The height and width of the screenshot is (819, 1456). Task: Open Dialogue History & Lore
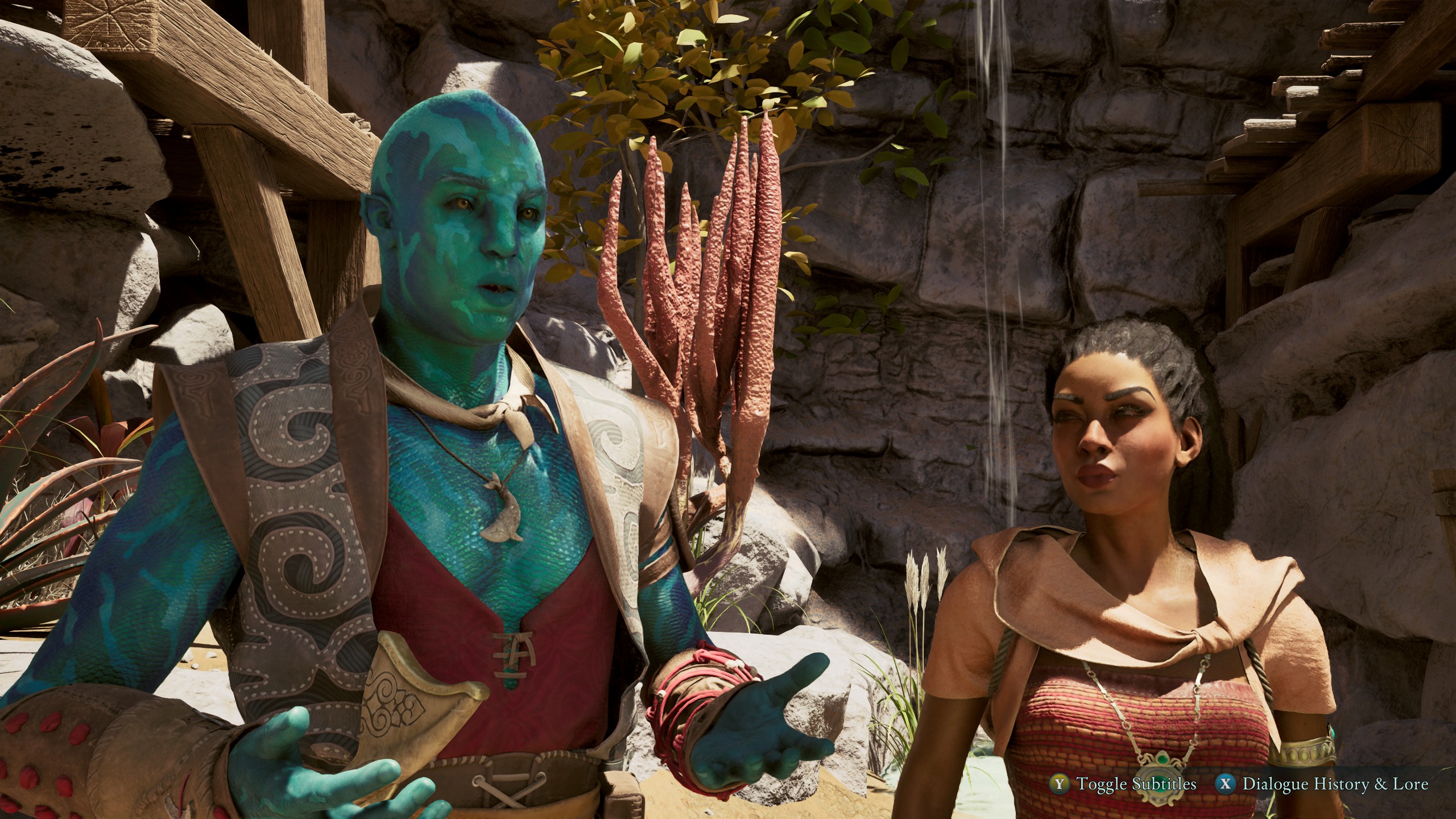click(1333, 784)
